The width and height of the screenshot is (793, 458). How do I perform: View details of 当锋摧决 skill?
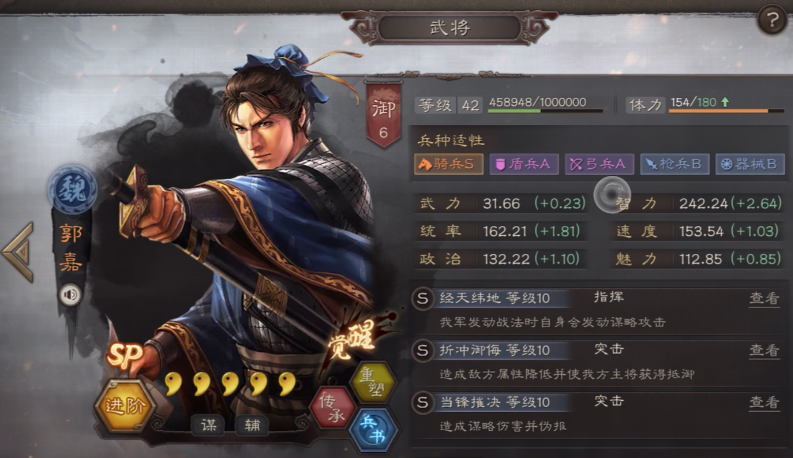764,402
